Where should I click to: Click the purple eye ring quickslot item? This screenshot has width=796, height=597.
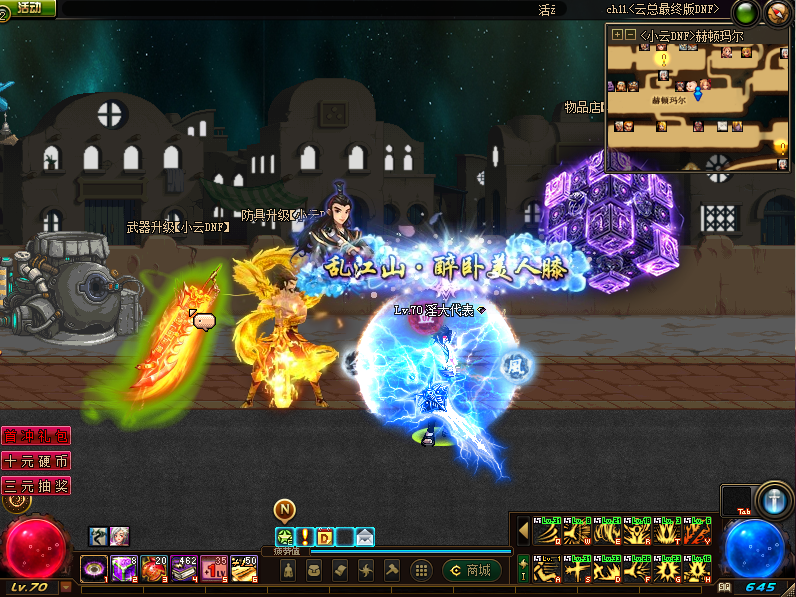94,569
